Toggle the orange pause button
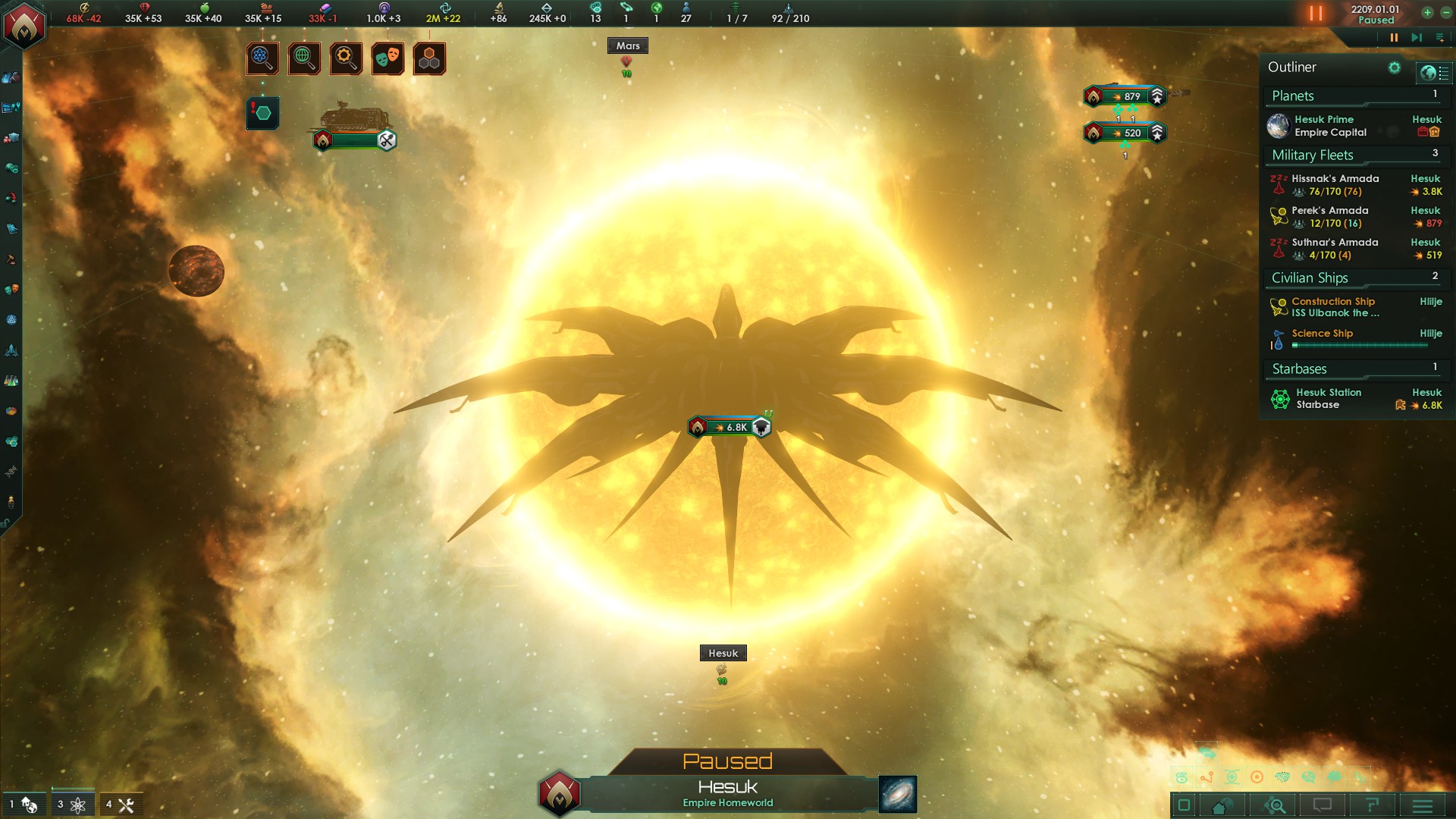The height and width of the screenshot is (819, 1456). pos(1316,14)
